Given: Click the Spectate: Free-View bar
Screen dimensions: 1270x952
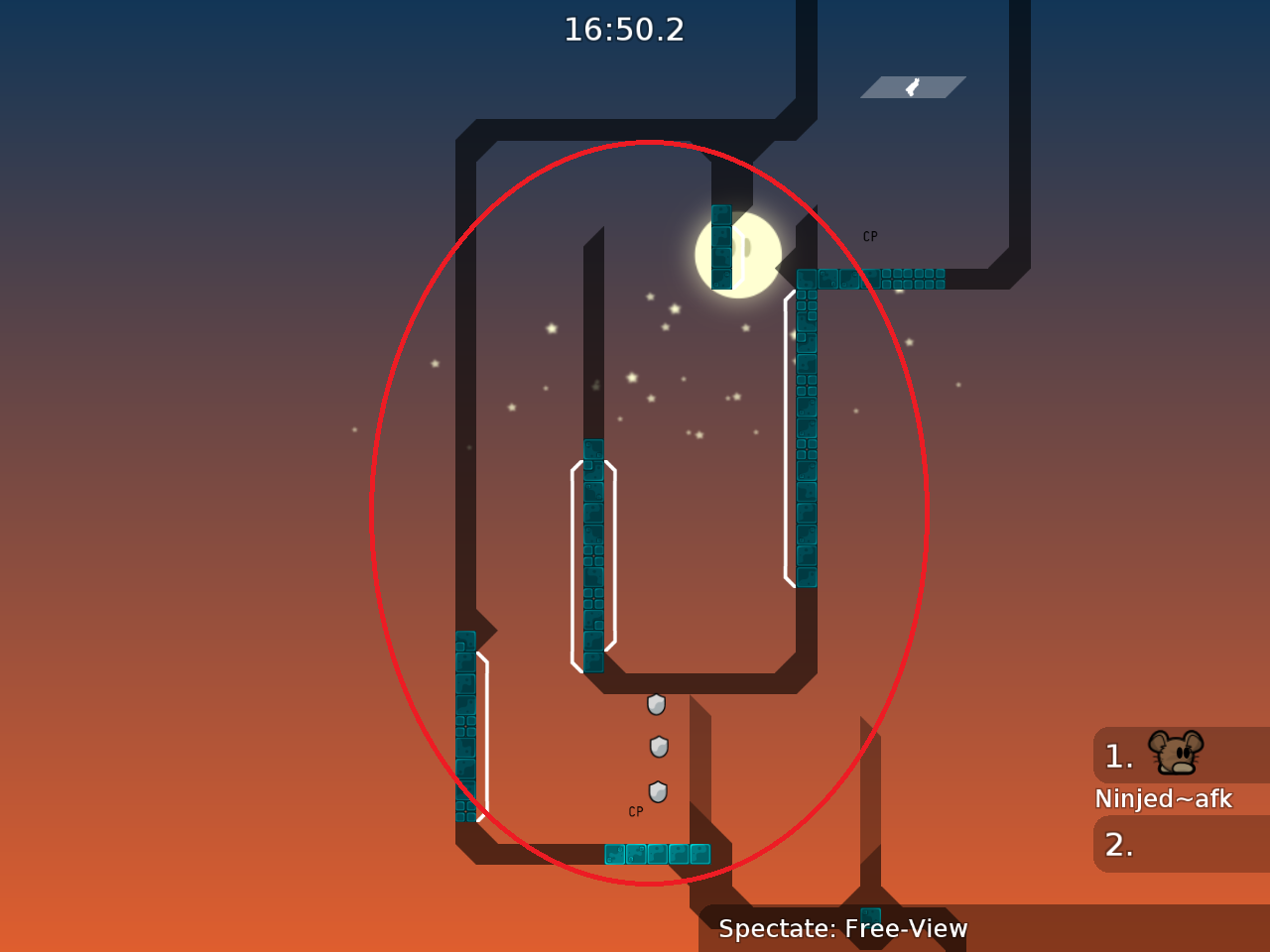Looking at the screenshot, I should click(843, 929).
